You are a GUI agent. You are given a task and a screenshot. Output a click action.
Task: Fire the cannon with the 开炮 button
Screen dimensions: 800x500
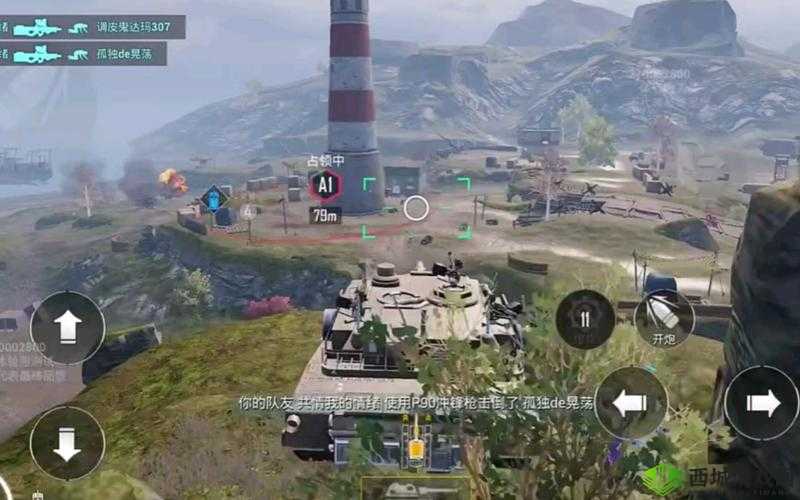pos(664,318)
